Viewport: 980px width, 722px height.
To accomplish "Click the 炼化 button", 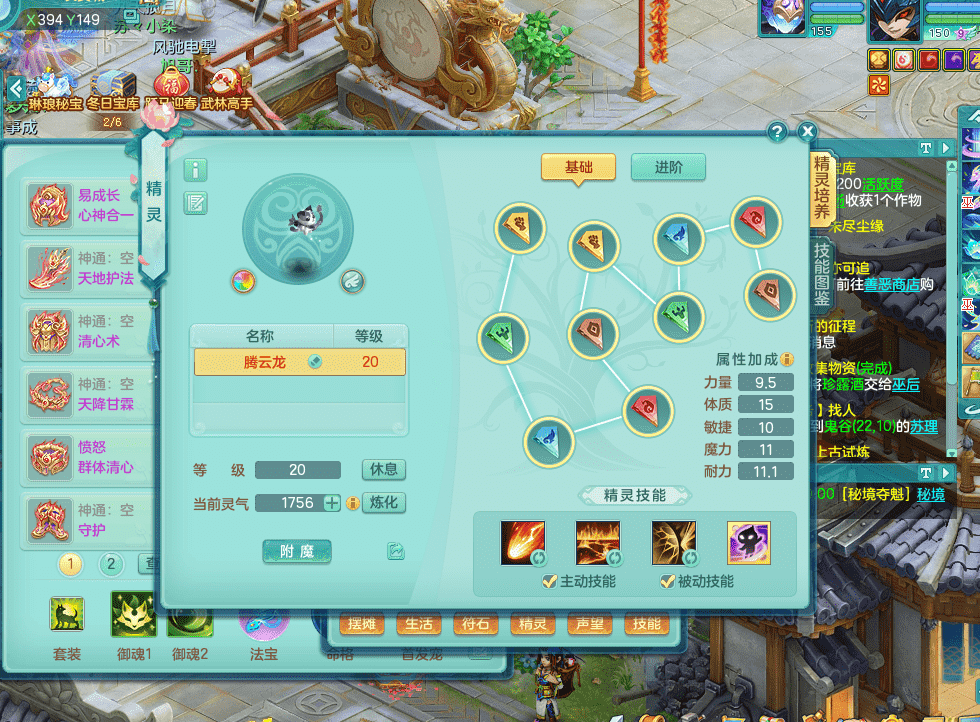I will coord(383,503).
